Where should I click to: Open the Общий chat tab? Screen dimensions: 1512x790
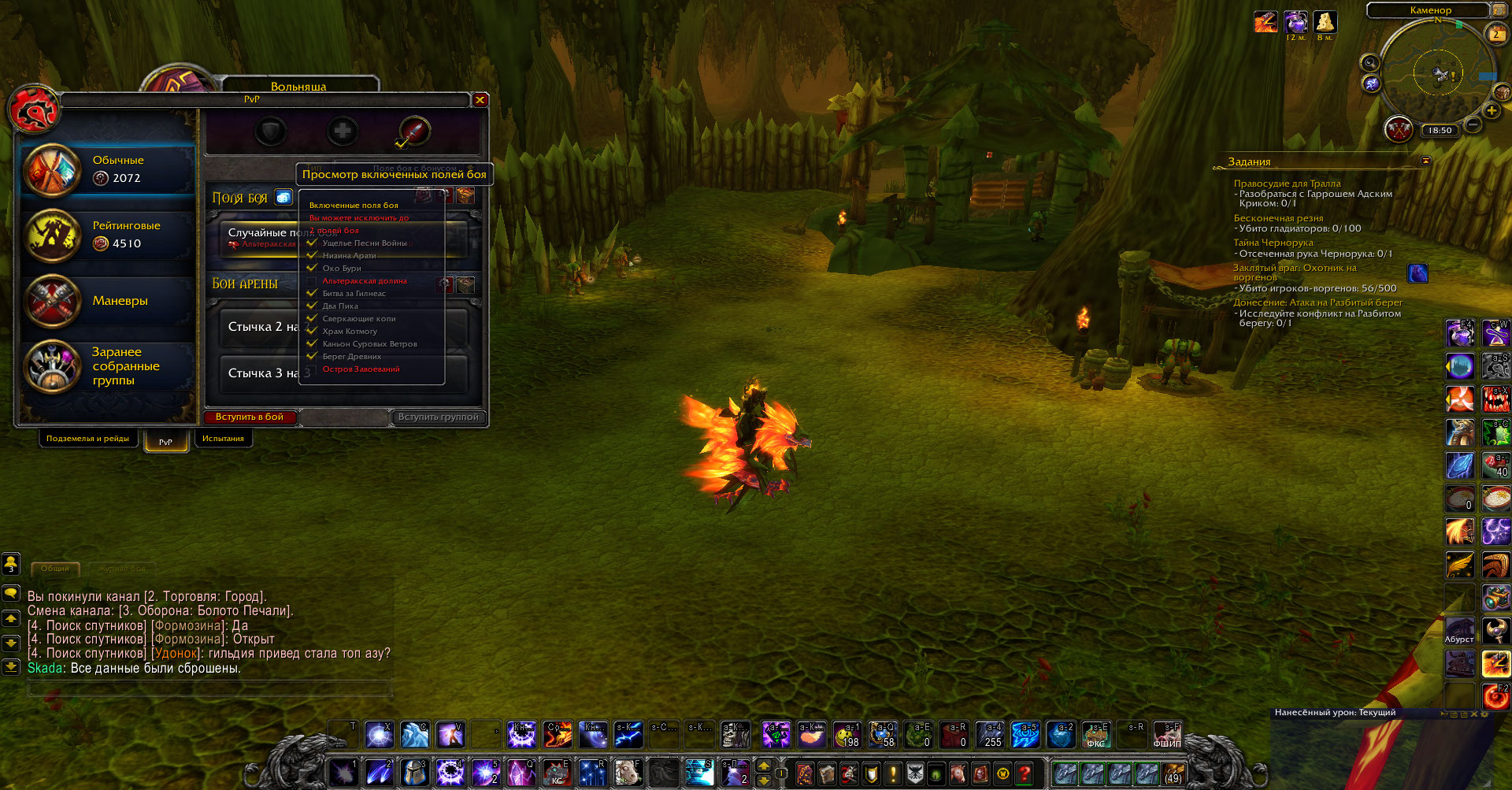pos(55,568)
